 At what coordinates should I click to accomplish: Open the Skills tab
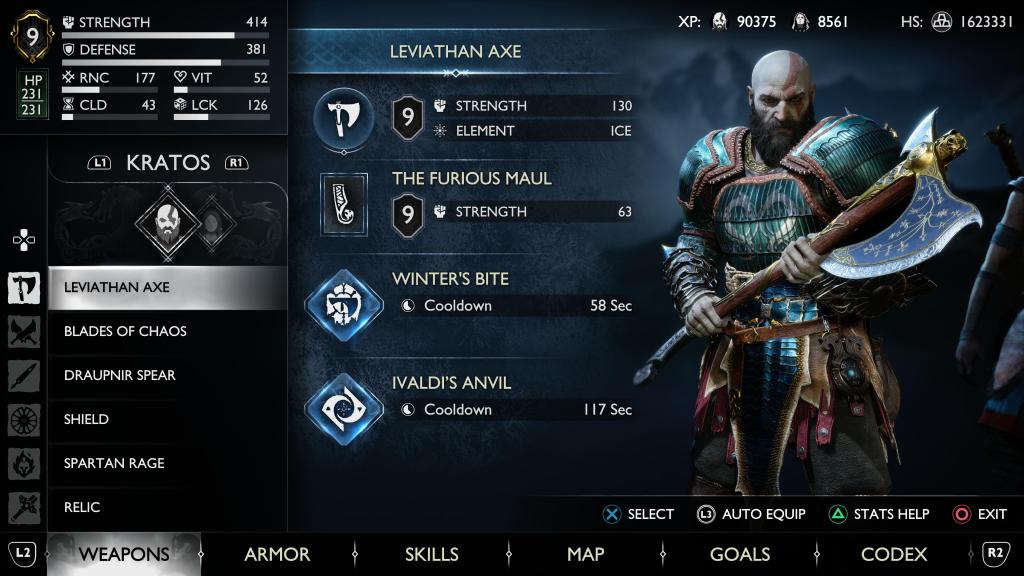[432, 554]
